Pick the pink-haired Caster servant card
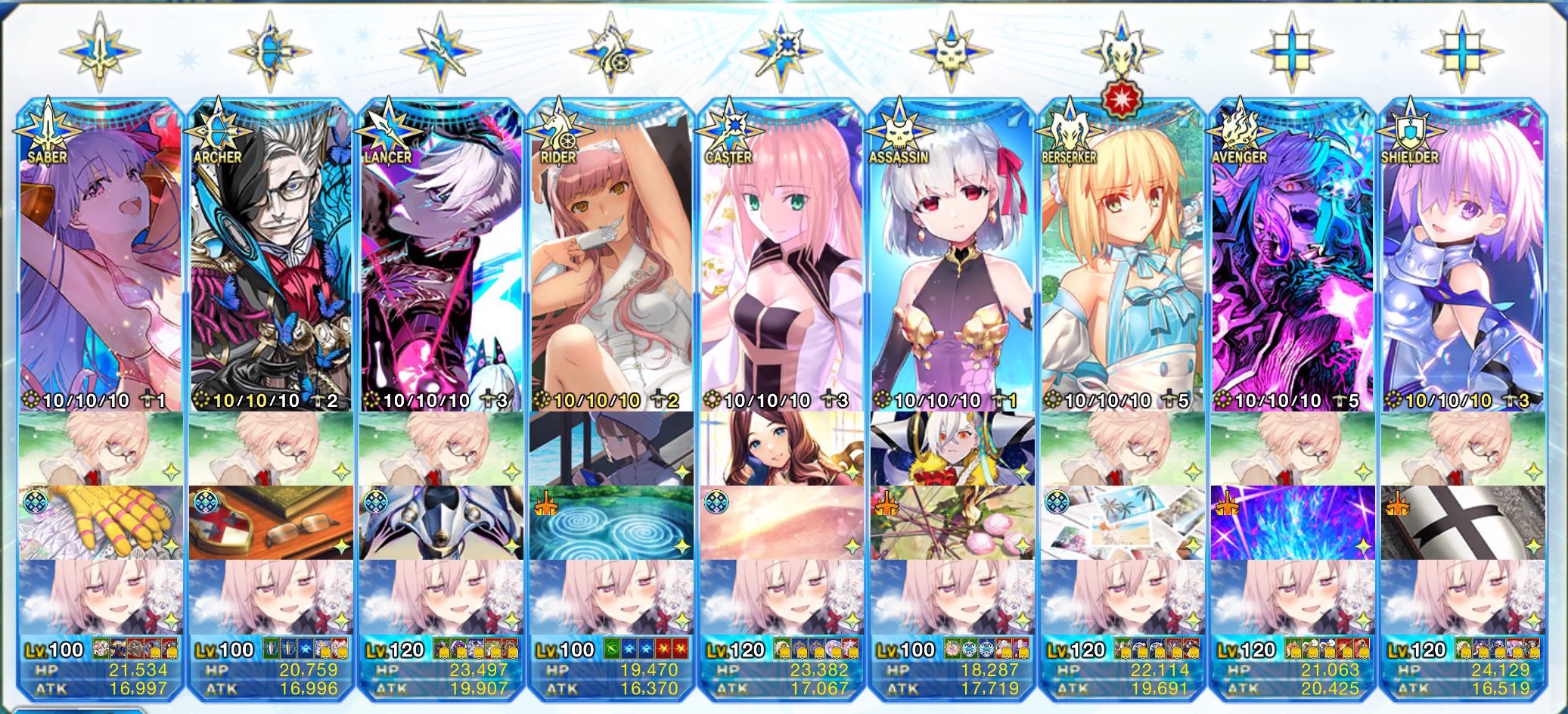This screenshot has height=714, width=1568. click(781, 257)
